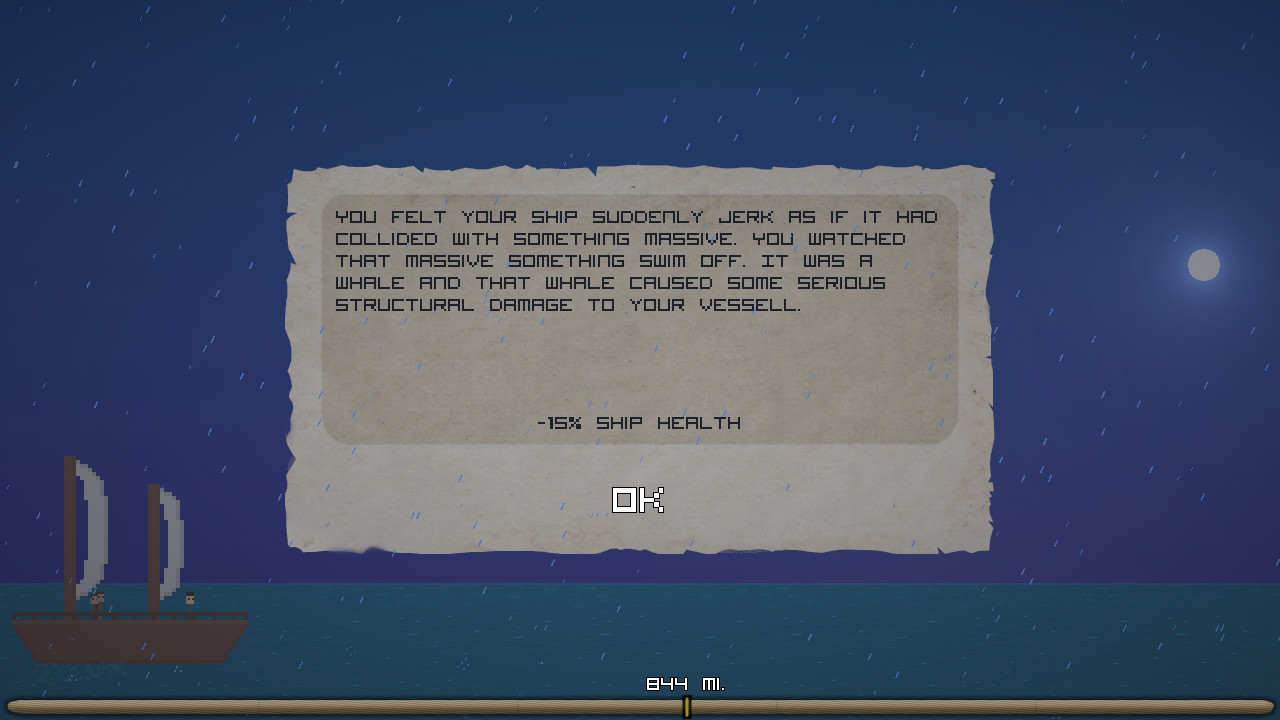Click the moon in the night sky
Screen dimensions: 1280x720
click(1204, 265)
